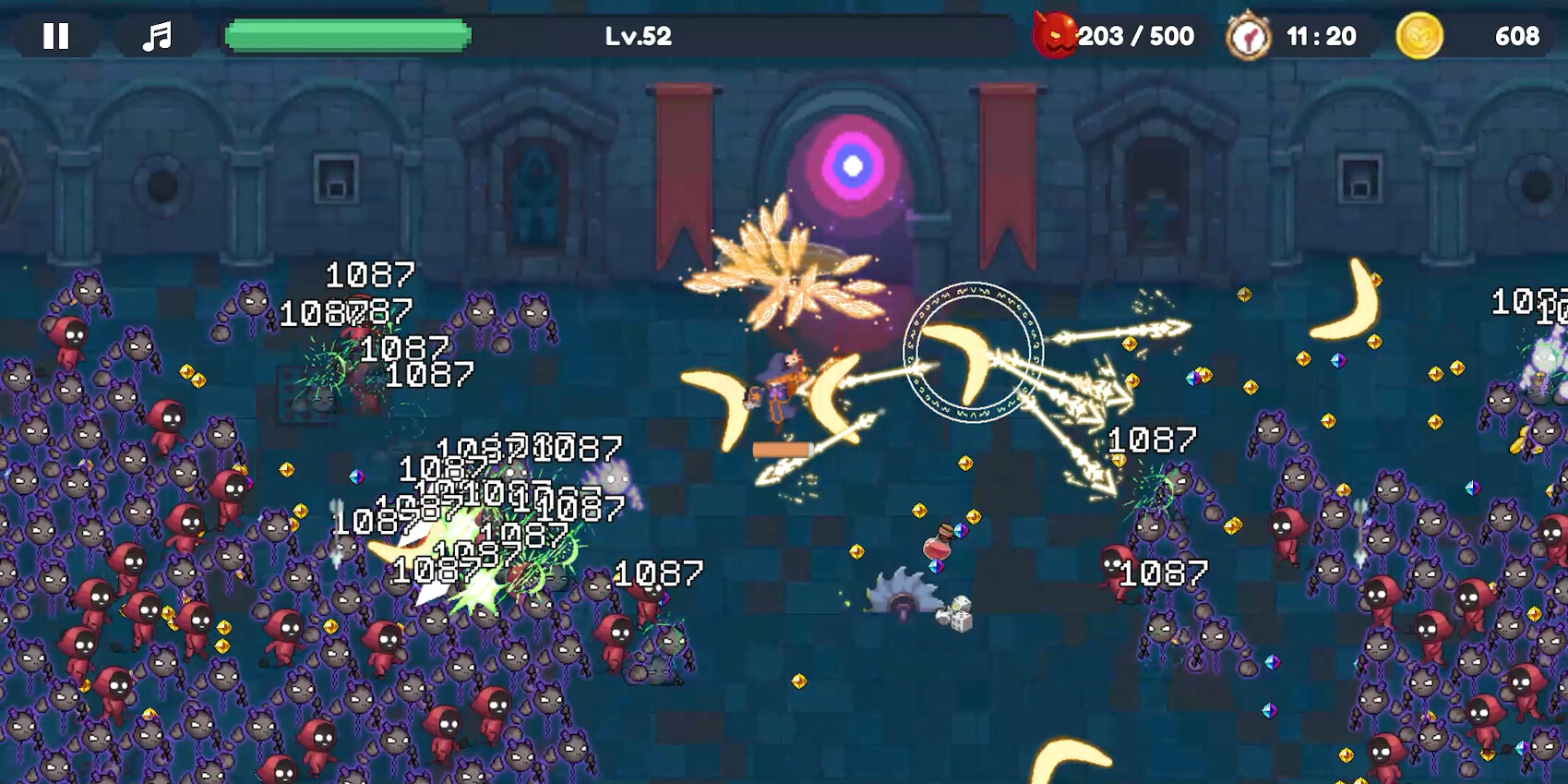1568x784 pixels.
Task: Toggle the music off with the note button
Action: (x=157, y=37)
